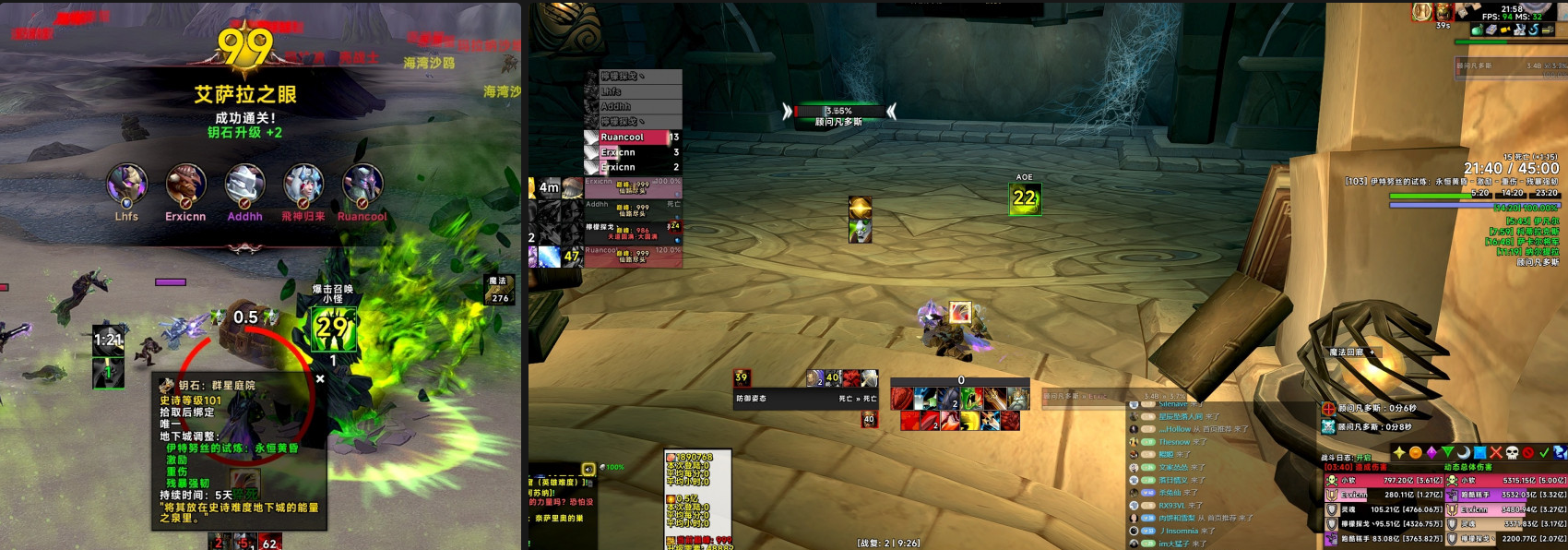
Task: Start ready check with the green checkmark
Action: click(x=1544, y=452)
